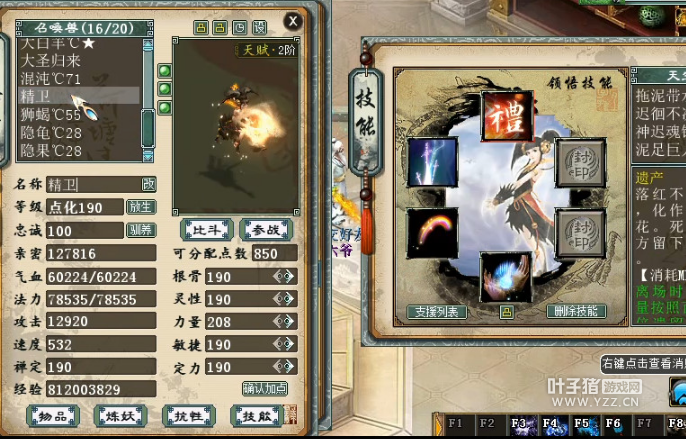Close the summoned beast window
686x439 pixels.
pos(292,20)
